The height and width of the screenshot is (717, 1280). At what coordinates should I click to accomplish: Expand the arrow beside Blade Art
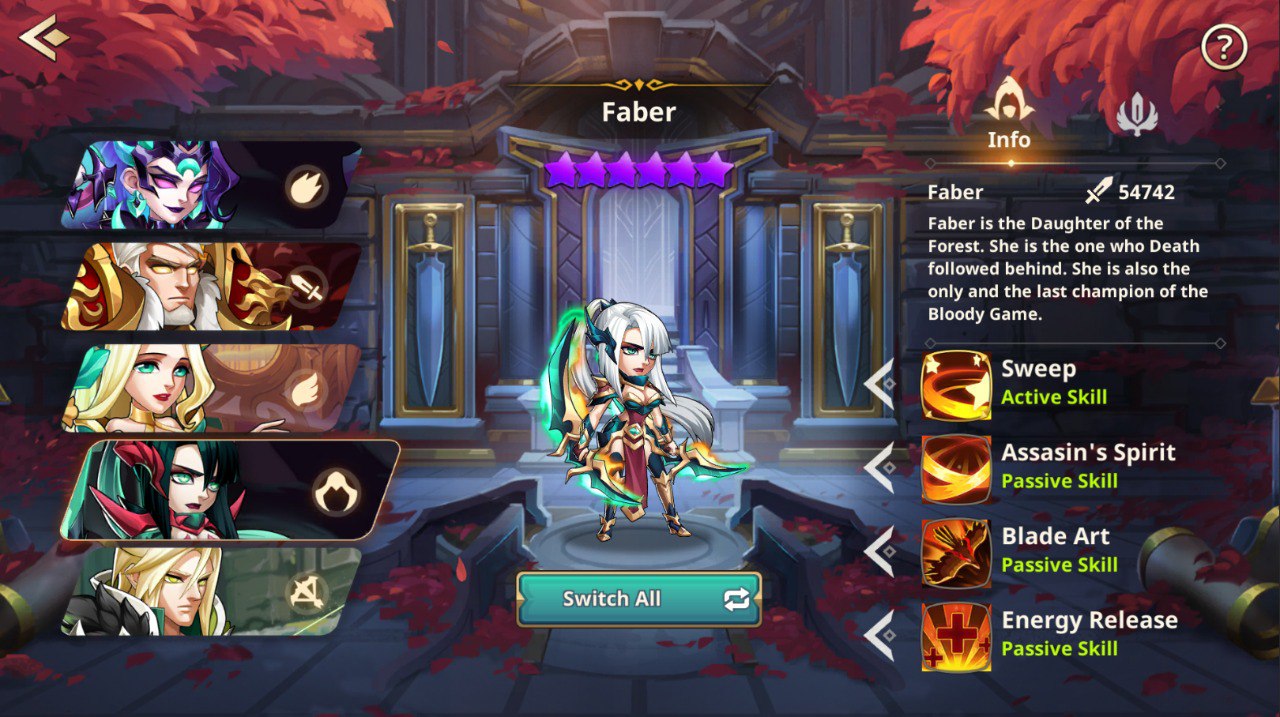880,552
